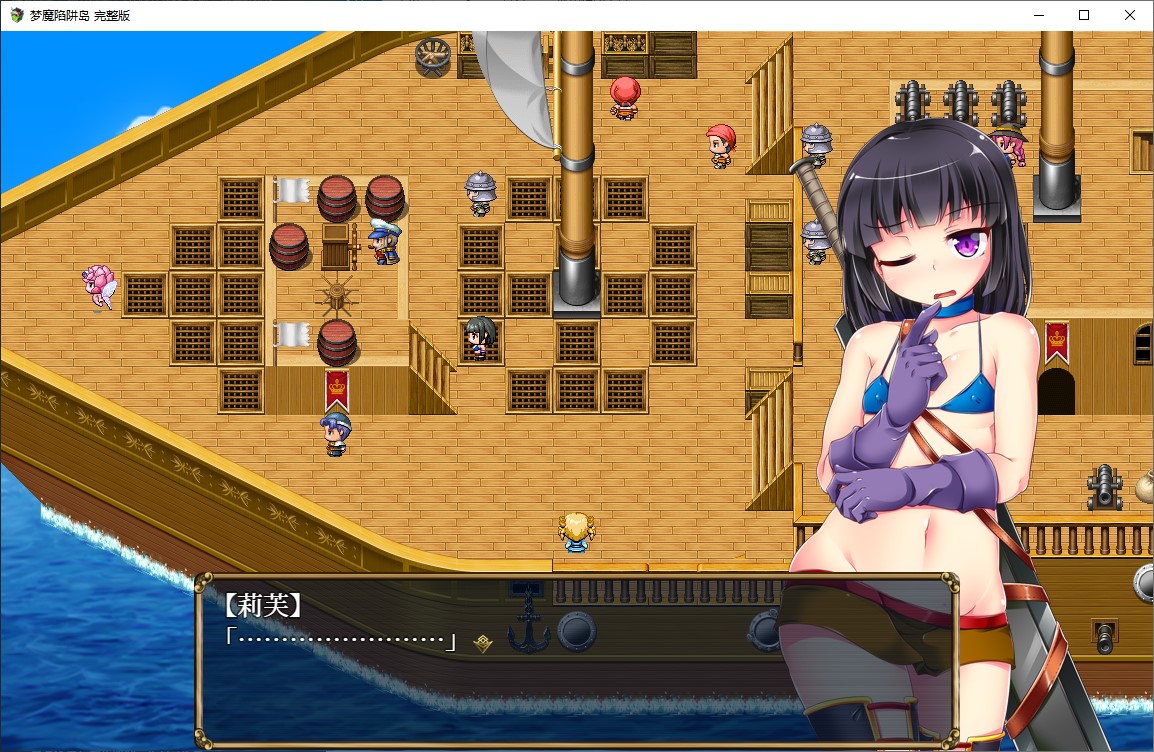Screen dimensions: 1154x752
Task: Maximize the game window
Action: click(x=1084, y=15)
